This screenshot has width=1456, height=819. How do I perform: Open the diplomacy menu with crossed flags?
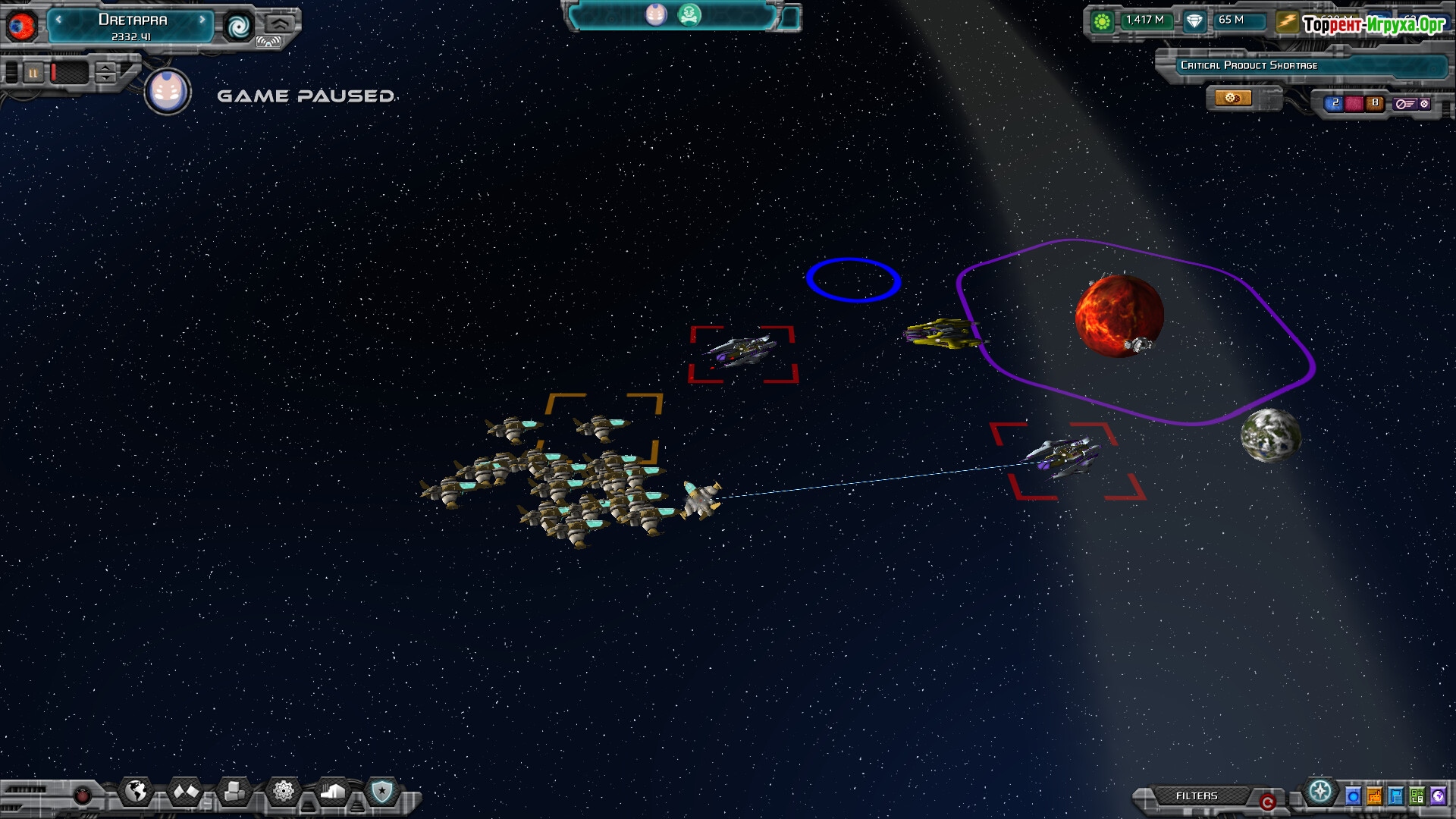[186, 792]
